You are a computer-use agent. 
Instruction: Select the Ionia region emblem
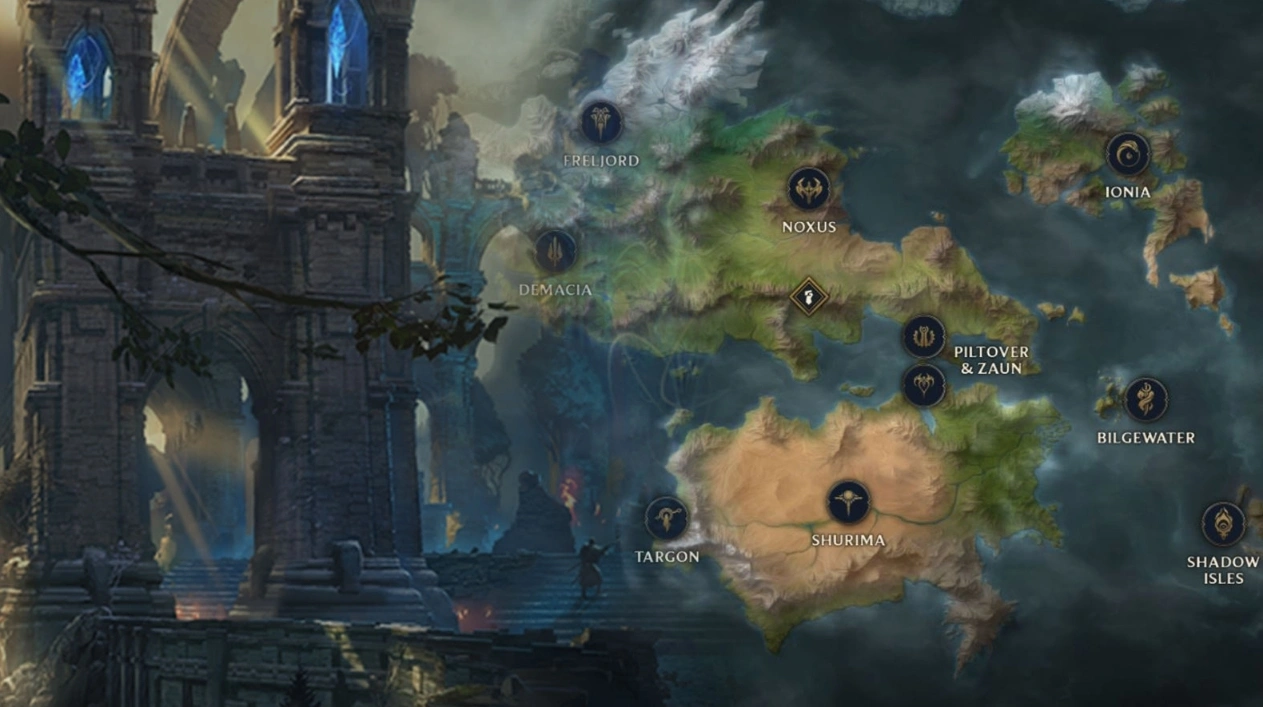pos(1128,154)
